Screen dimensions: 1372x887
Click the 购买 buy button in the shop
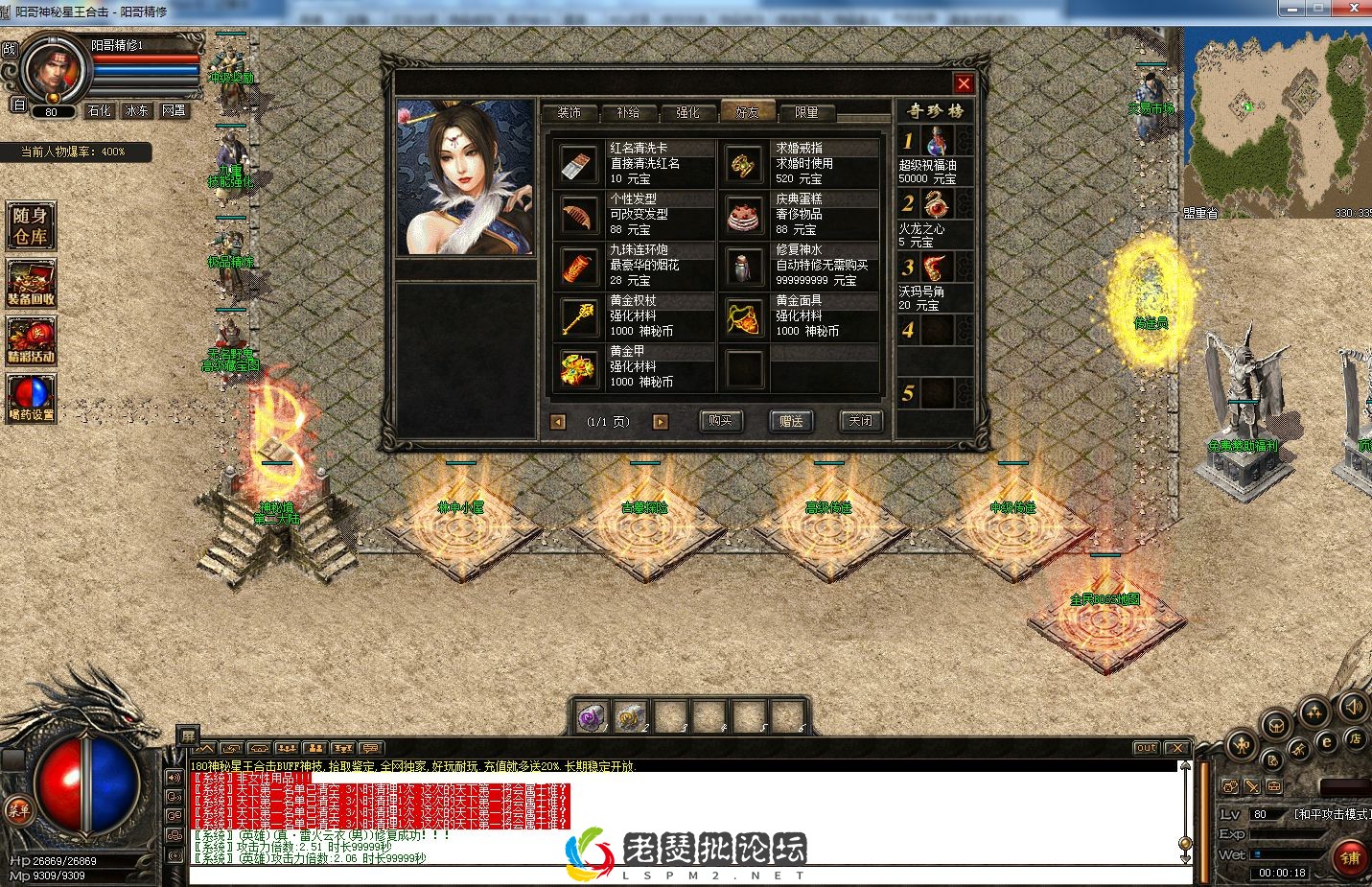(720, 422)
